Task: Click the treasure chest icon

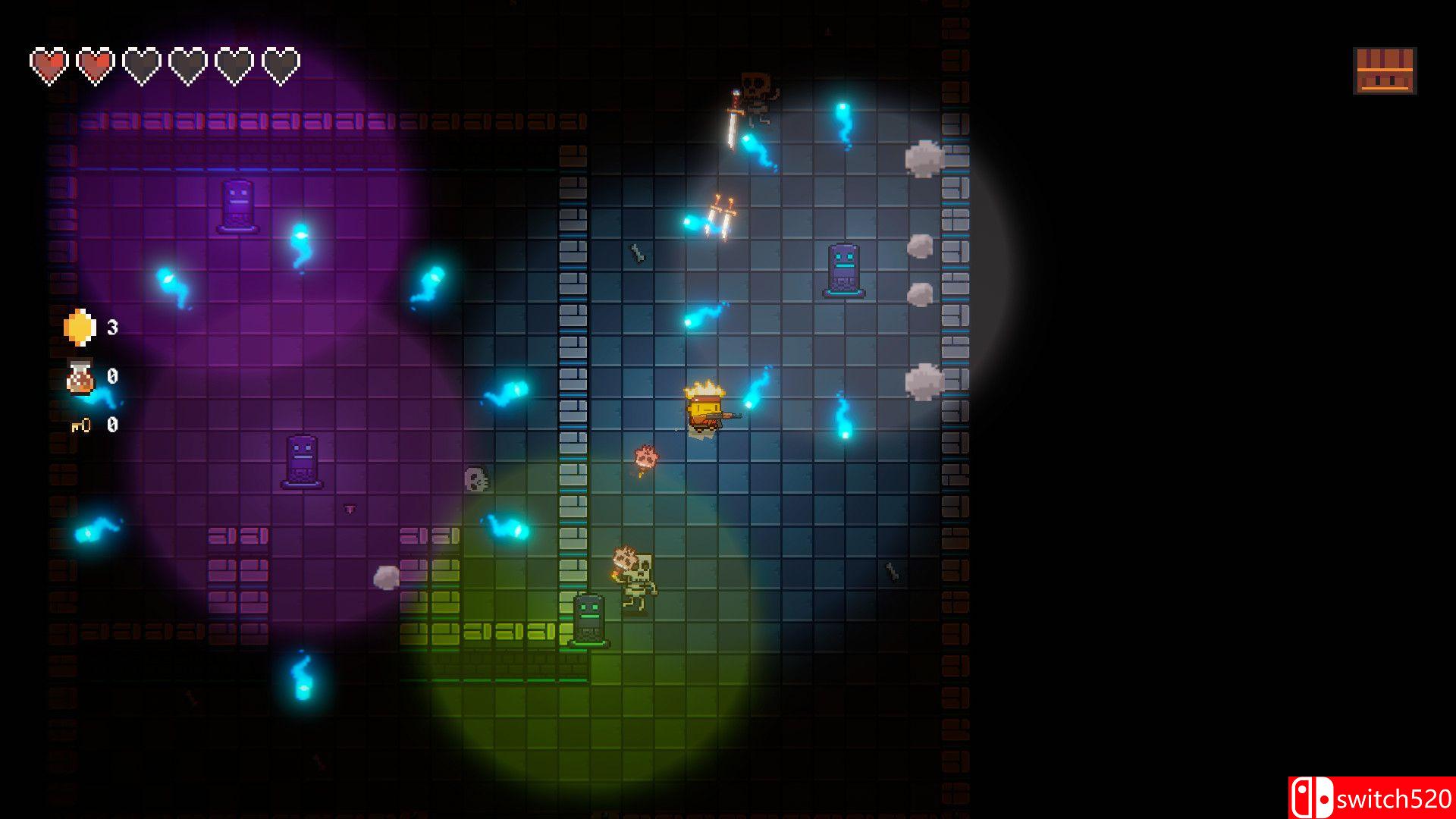Action: 1384,71
